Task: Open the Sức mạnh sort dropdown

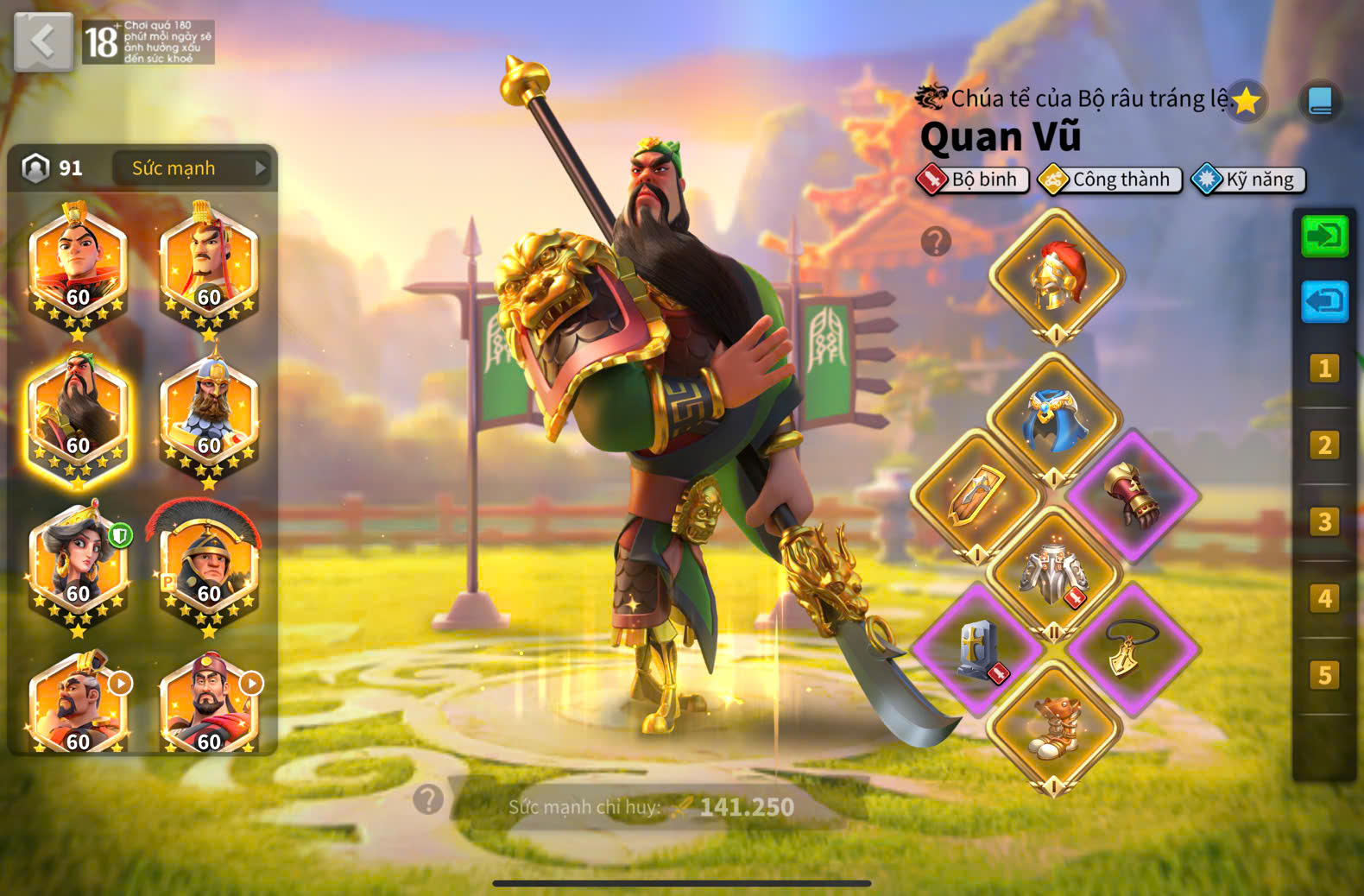Action: point(192,168)
